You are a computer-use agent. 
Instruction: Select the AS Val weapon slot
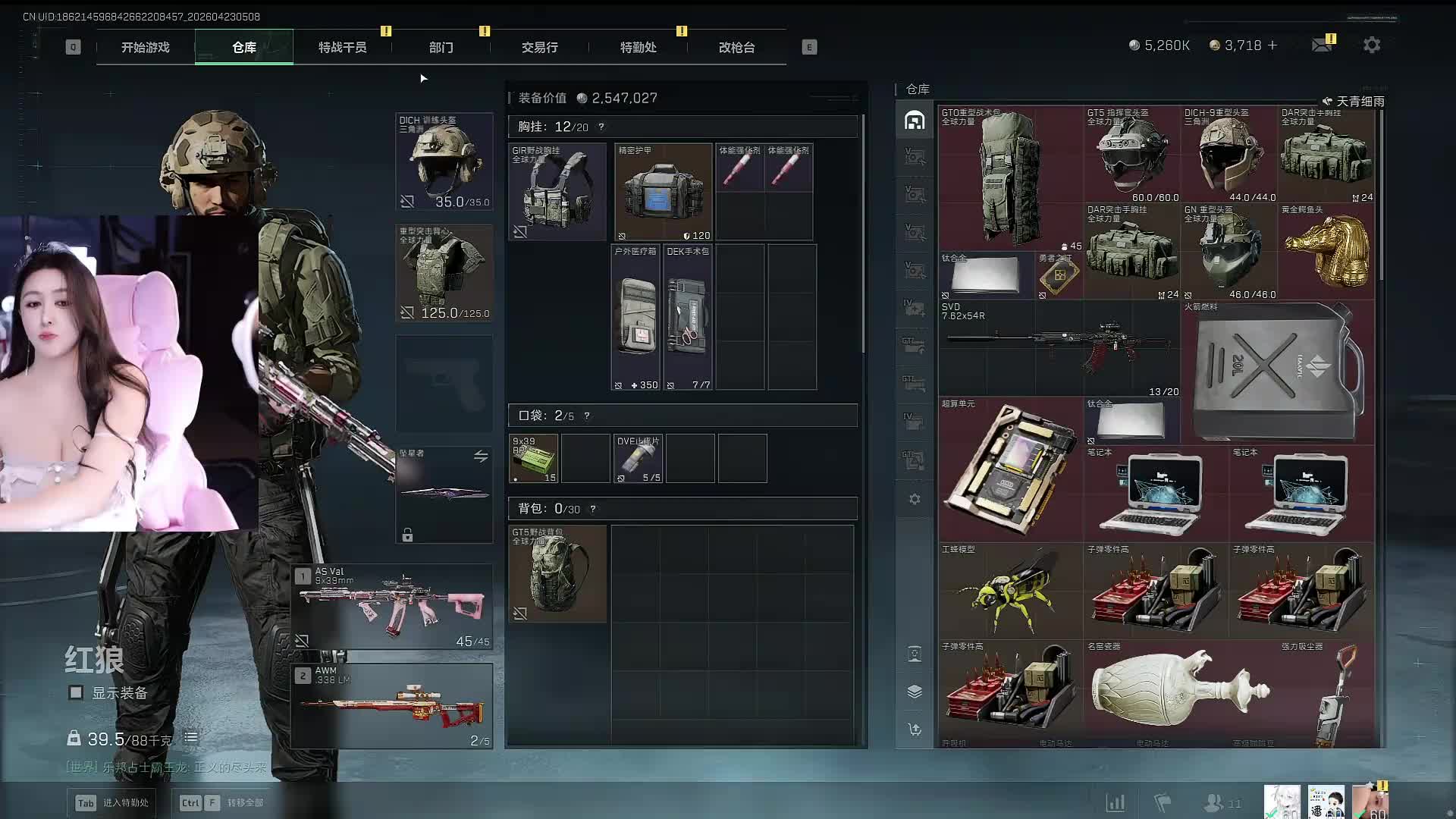(392, 607)
